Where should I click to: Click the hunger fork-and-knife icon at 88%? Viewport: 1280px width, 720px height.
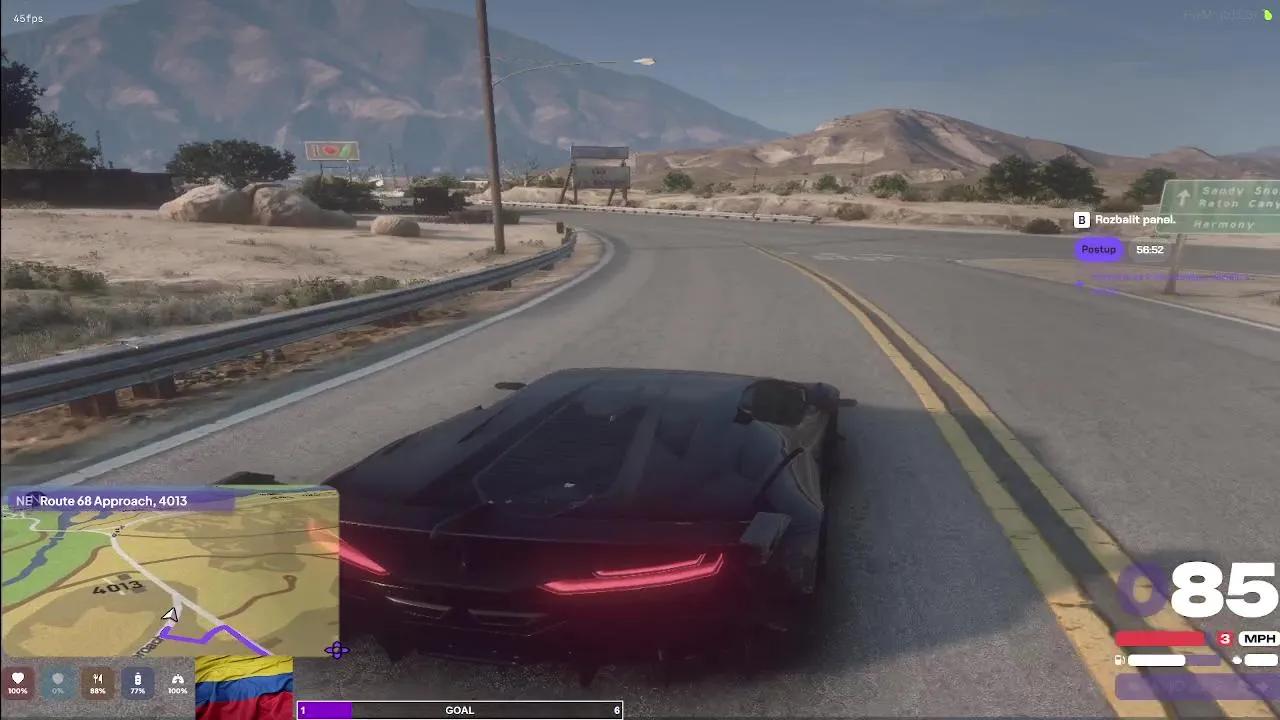click(97, 681)
